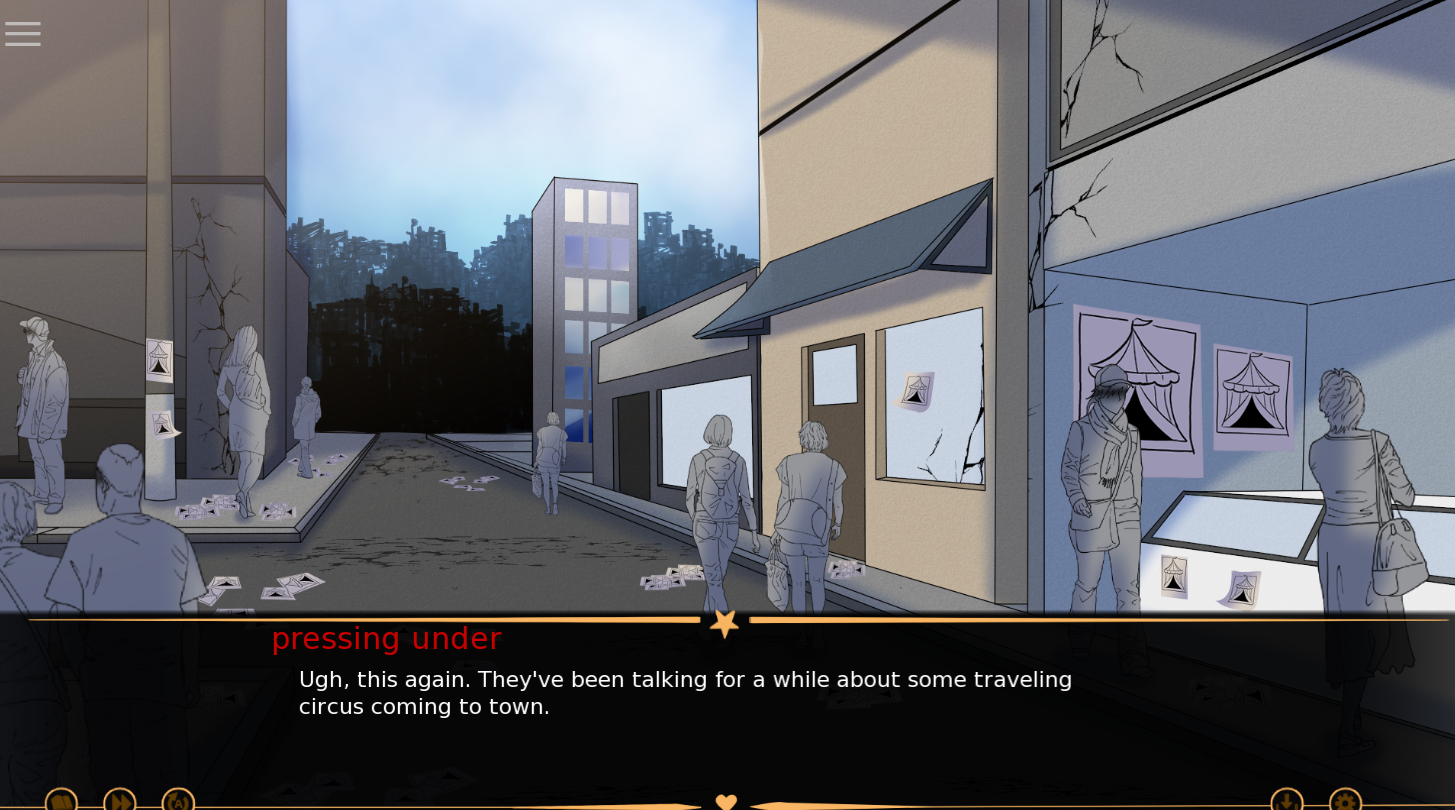Click the star ornament above the dialogue box
The height and width of the screenshot is (810, 1455).
point(725,622)
